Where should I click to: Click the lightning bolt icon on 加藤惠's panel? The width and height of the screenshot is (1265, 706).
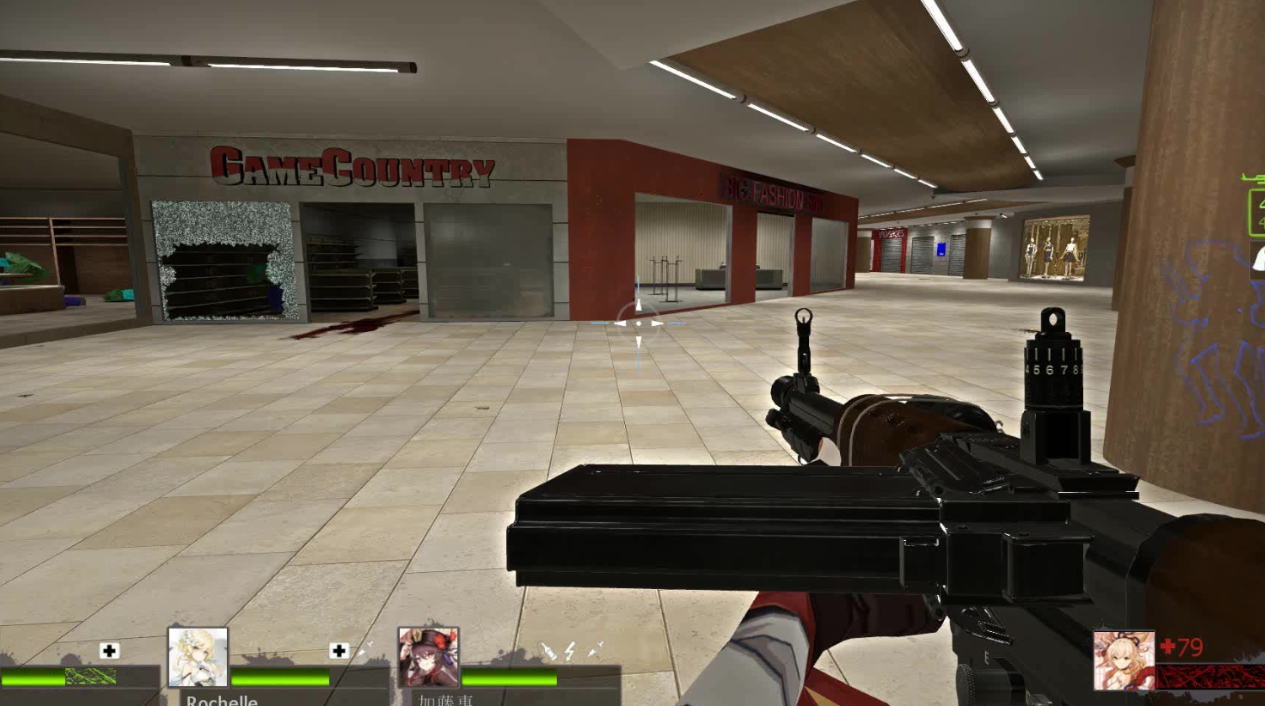pyautogui.click(x=570, y=651)
